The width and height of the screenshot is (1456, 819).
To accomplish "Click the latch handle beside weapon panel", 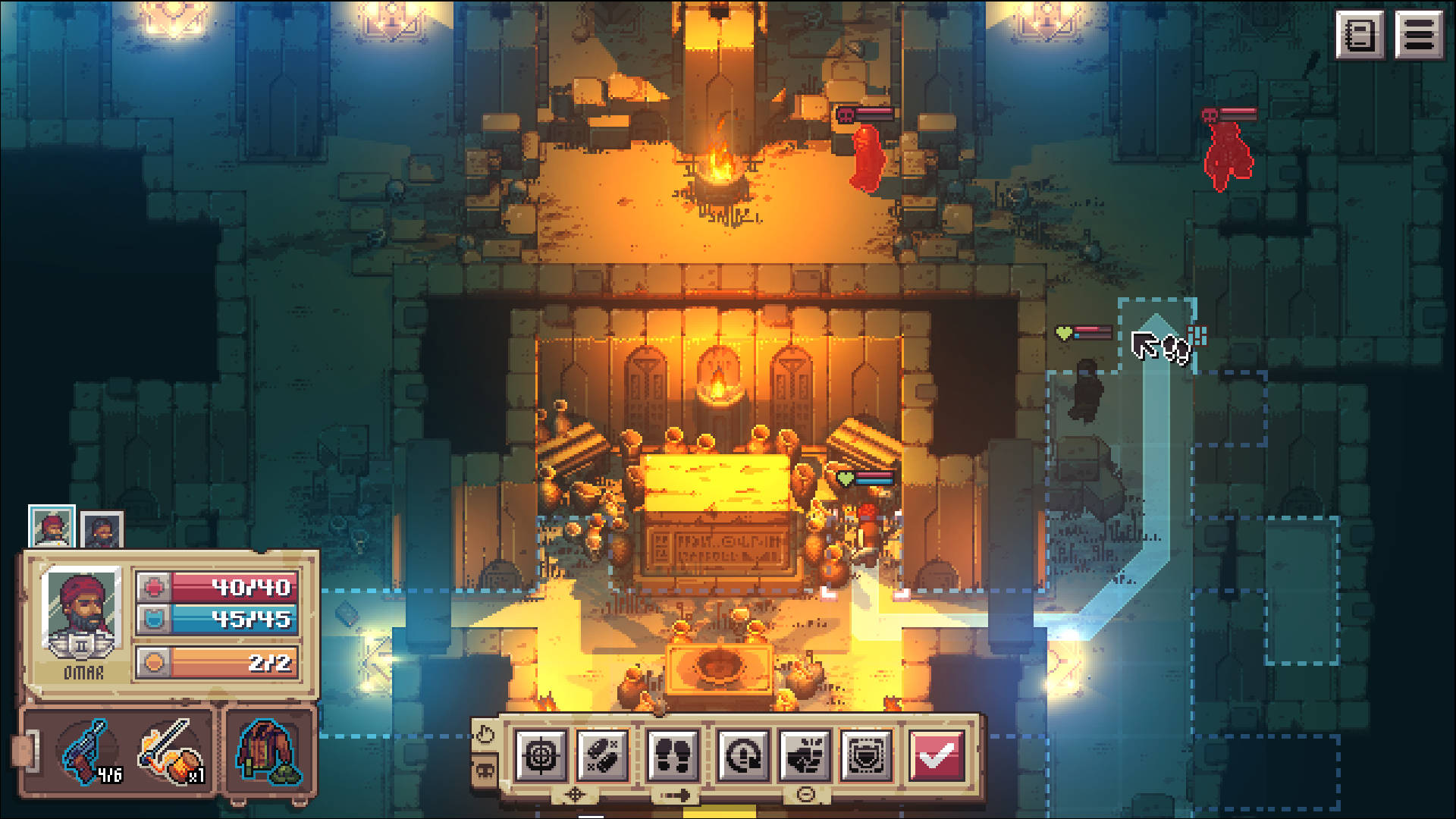I will coord(24,749).
